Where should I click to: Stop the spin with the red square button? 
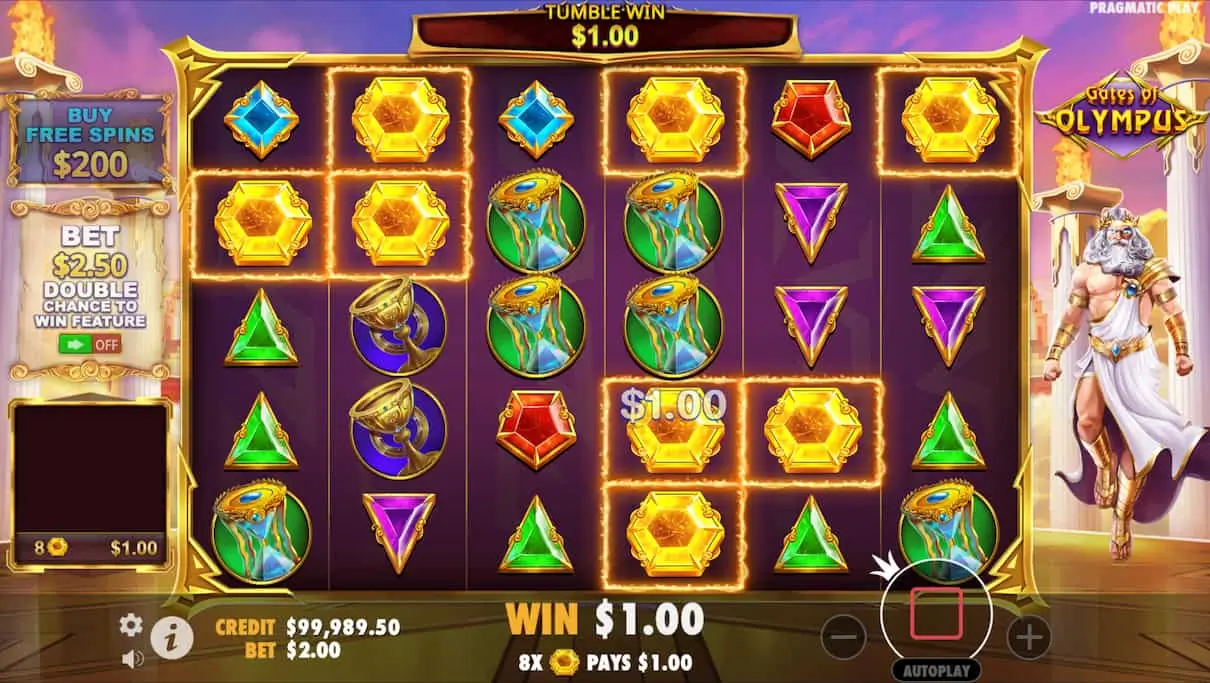(936, 613)
